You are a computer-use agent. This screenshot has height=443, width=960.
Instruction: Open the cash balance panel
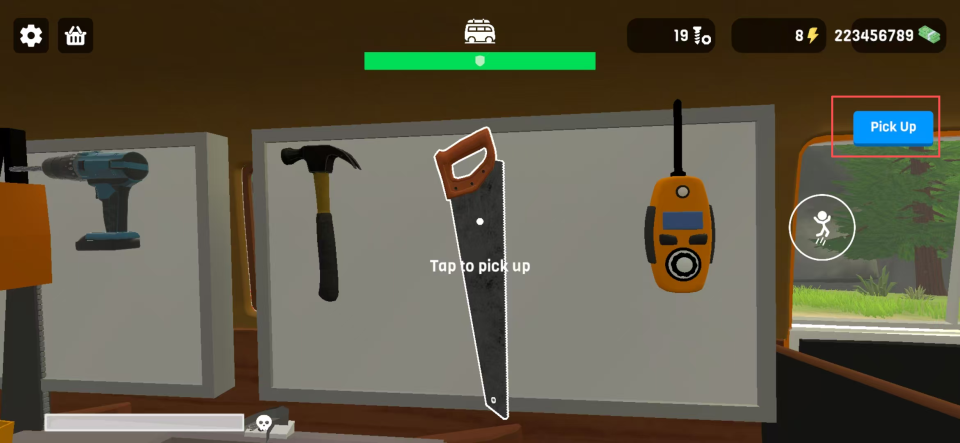click(x=888, y=36)
